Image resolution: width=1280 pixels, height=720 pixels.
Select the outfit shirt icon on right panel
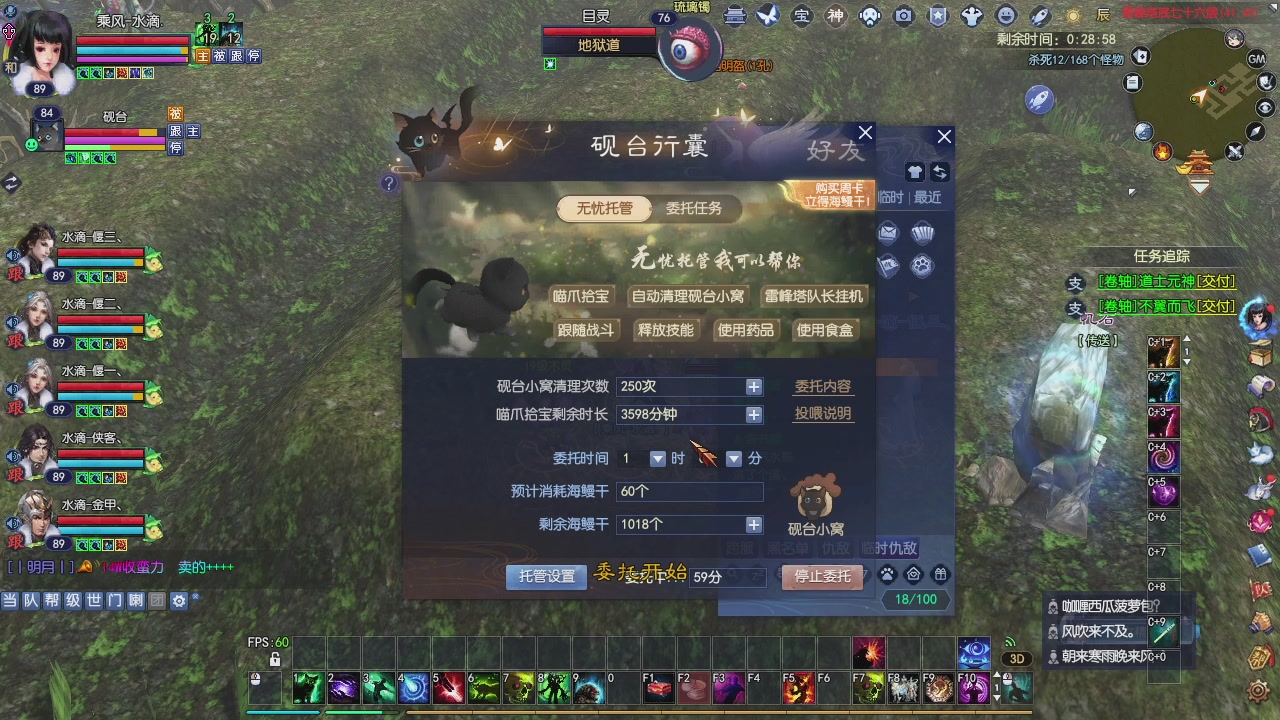(x=913, y=171)
